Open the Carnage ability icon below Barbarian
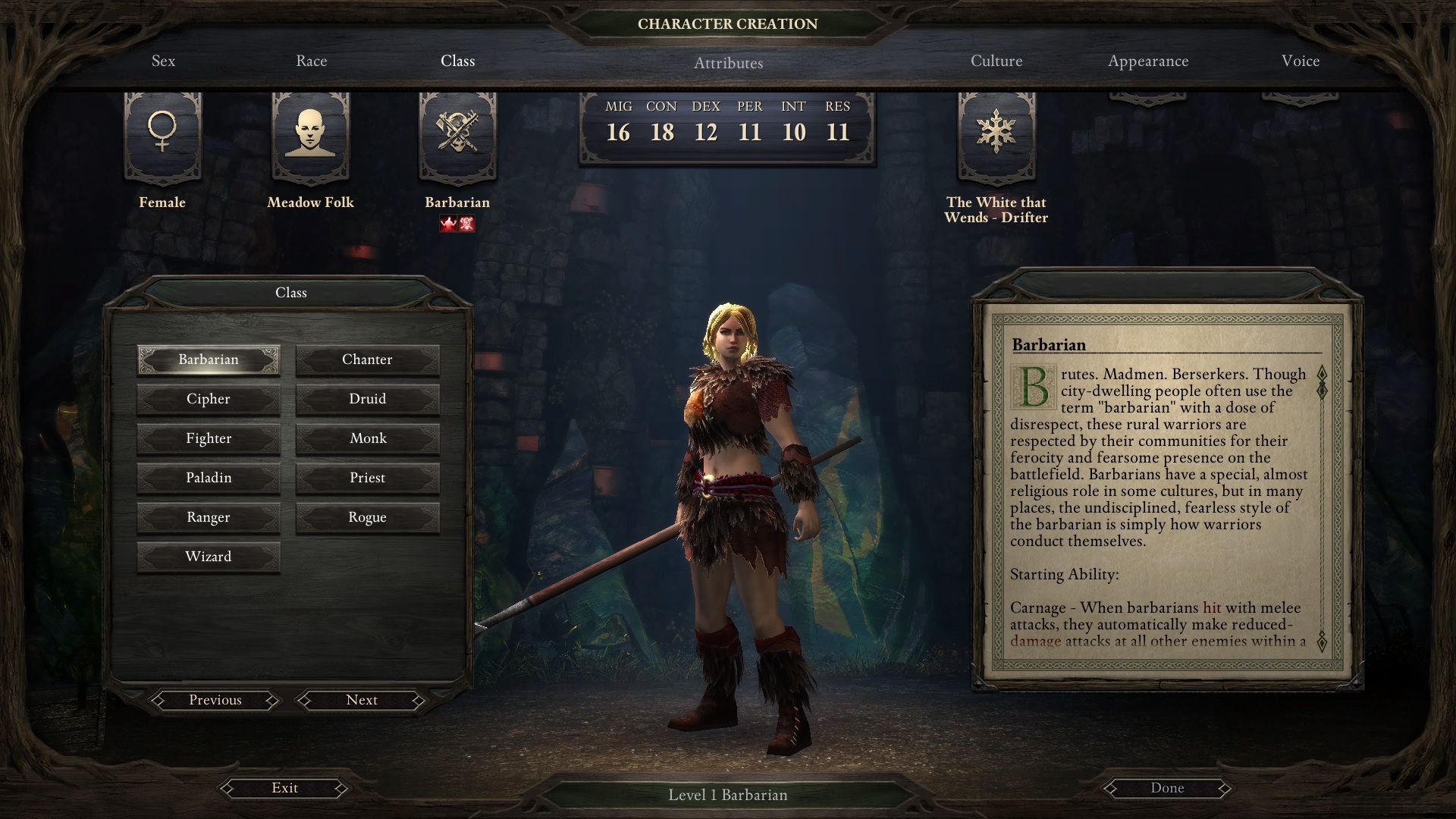1456x819 pixels. point(447,223)
